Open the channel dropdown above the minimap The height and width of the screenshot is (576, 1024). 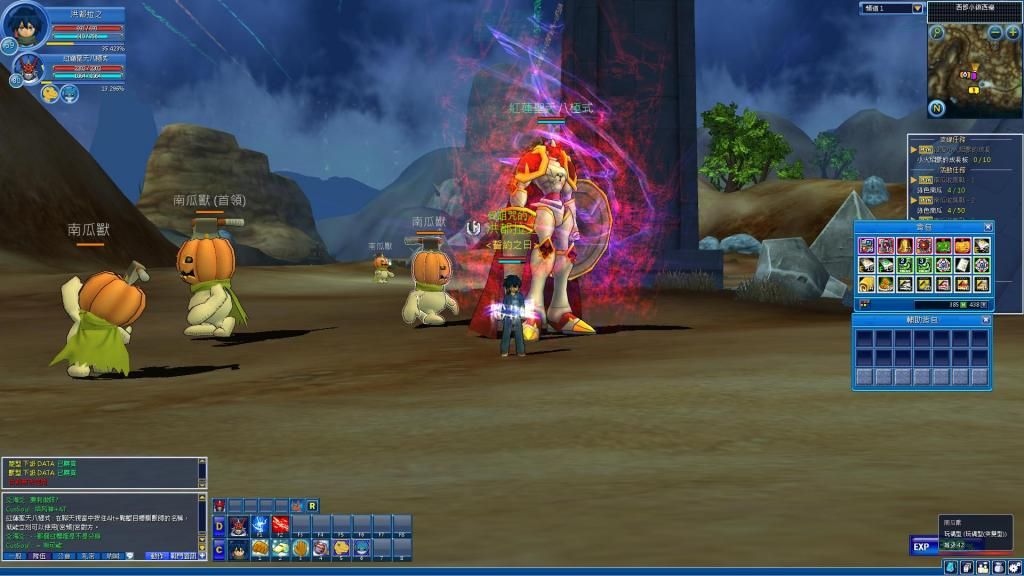918,8
